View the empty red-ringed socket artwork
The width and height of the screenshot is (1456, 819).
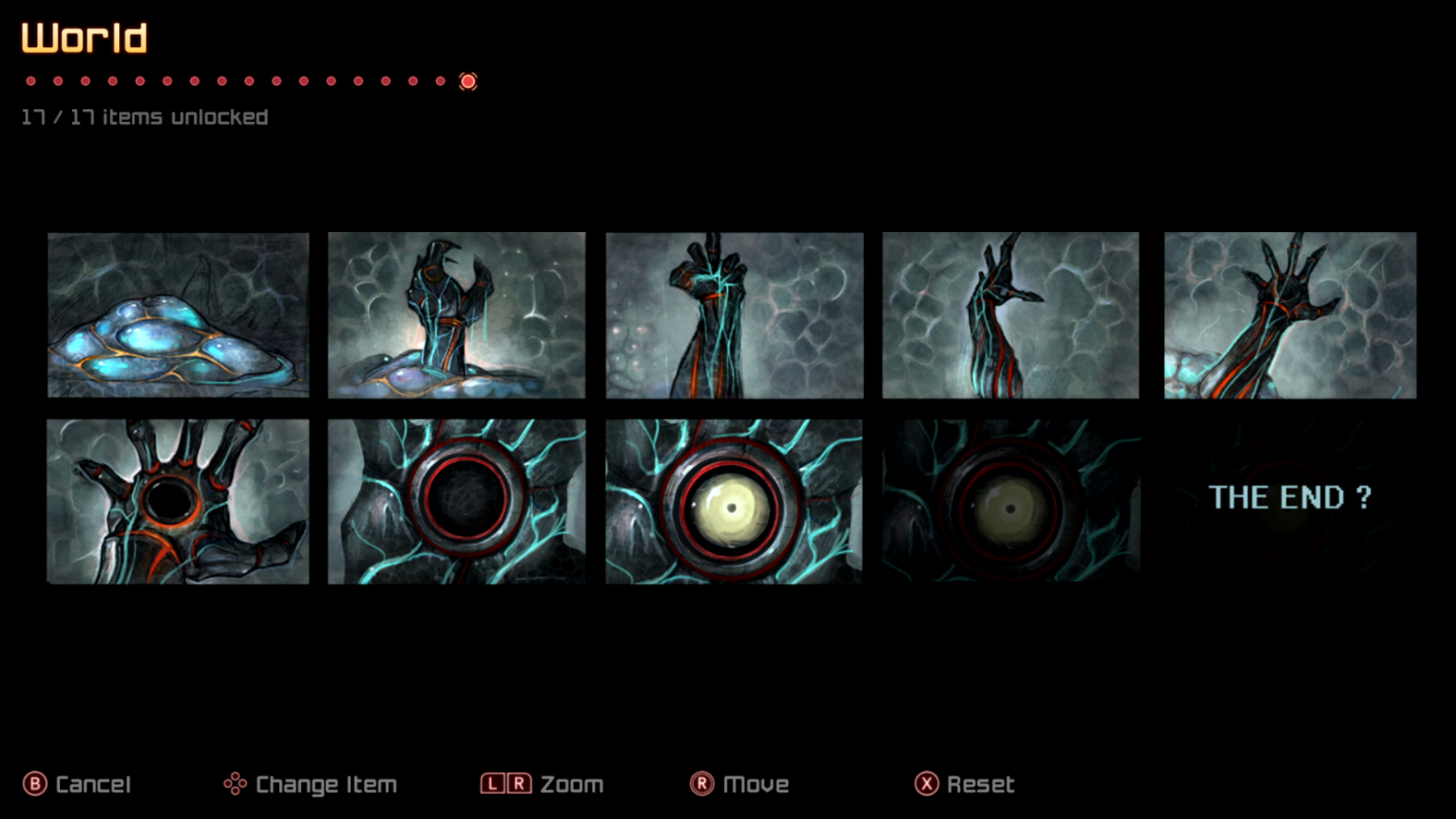456,501
